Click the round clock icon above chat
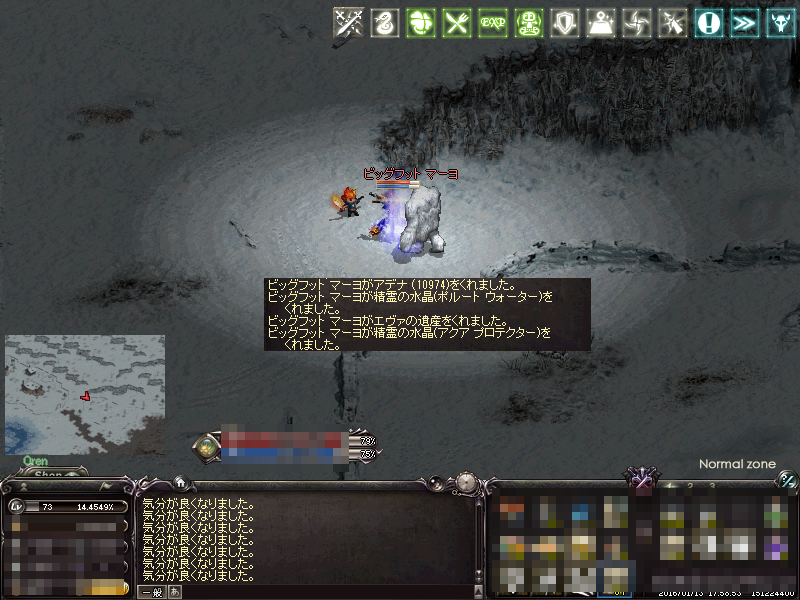Image resolution: width=800 pixels, height=600 pixels. (x=466, y=483)
